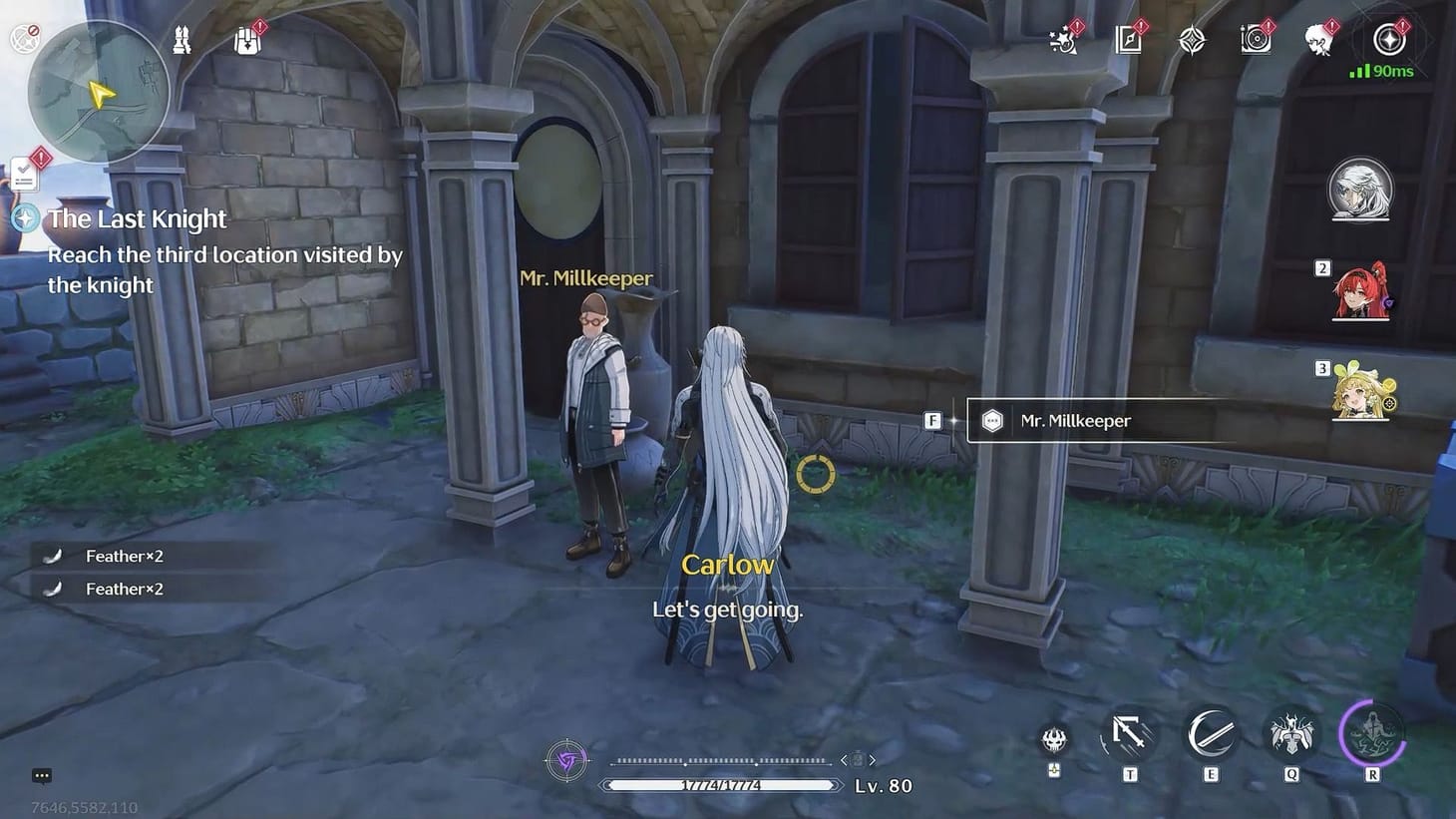Click the four-pointed star convene icon

[1192, 38]
